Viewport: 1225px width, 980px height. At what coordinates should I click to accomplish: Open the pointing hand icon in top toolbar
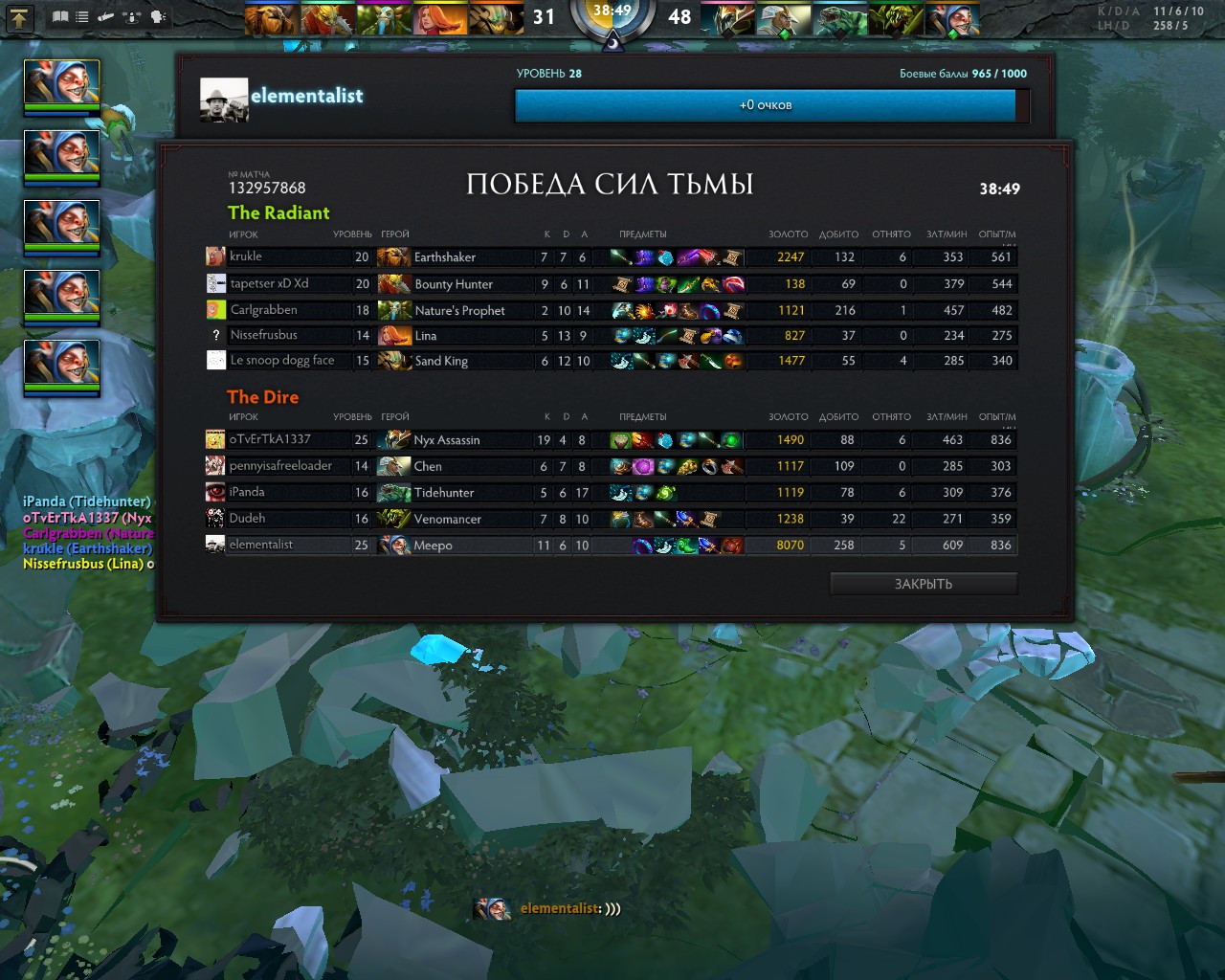point(106,16)
